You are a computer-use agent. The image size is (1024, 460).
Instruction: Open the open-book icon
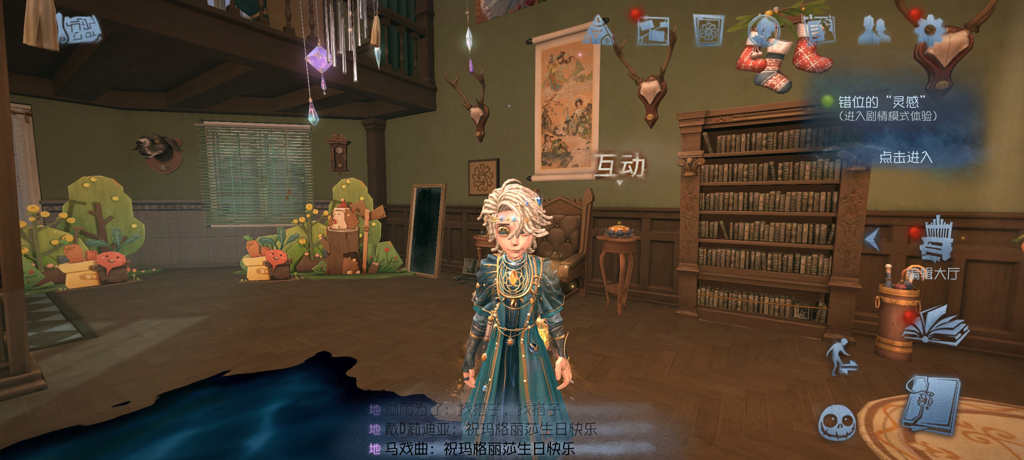(x=935, y=326)
